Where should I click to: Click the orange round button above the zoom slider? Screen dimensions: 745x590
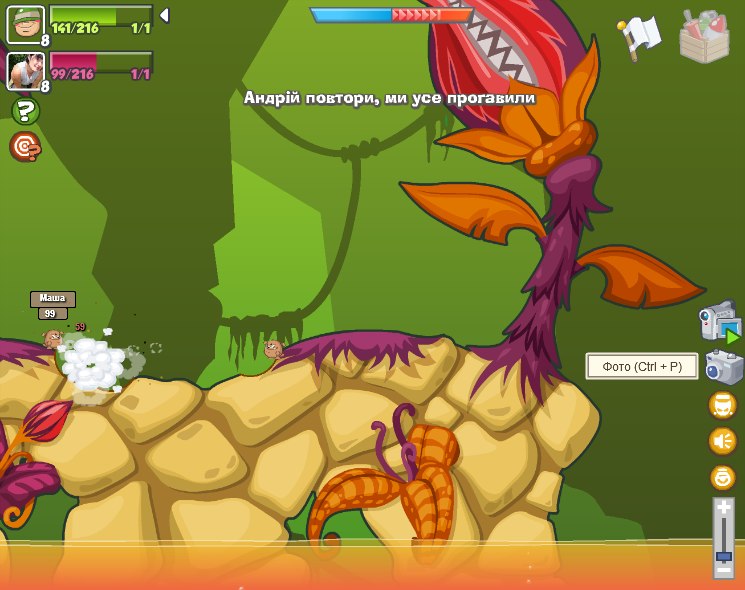(722, 477)
